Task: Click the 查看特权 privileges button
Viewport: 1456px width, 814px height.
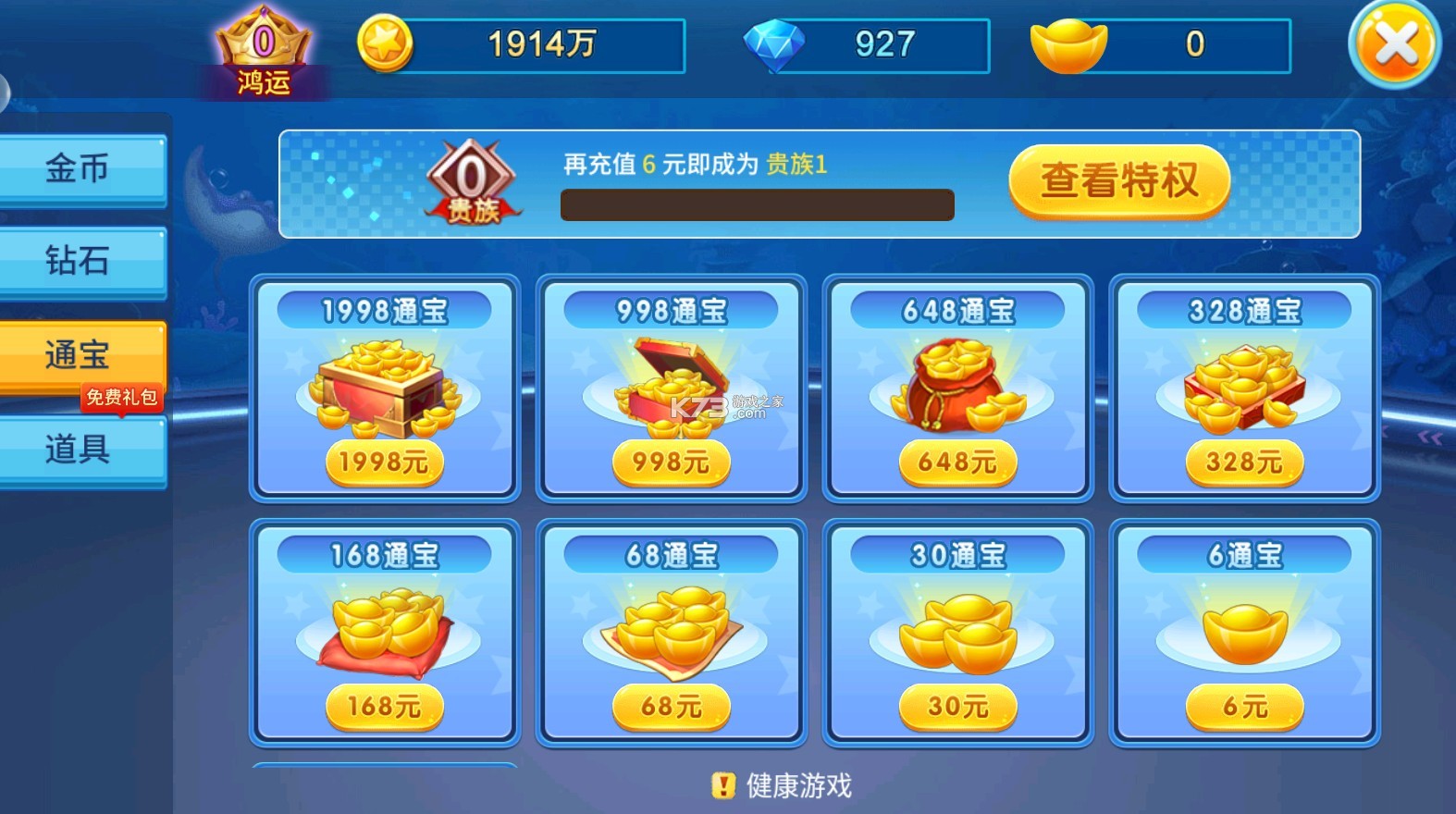Action: click(x=1118, y=183)
